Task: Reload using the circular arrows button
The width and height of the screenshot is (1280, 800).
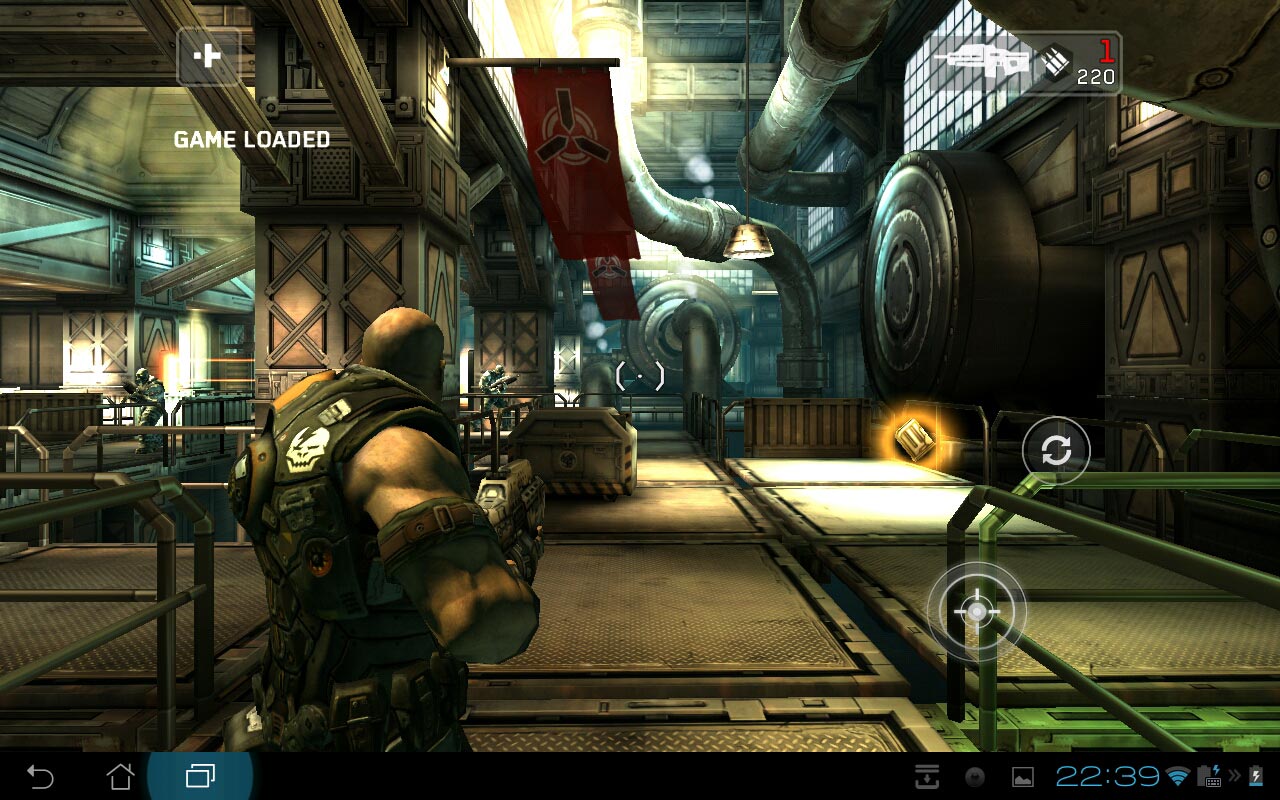Action: (x=1055, y=451)
